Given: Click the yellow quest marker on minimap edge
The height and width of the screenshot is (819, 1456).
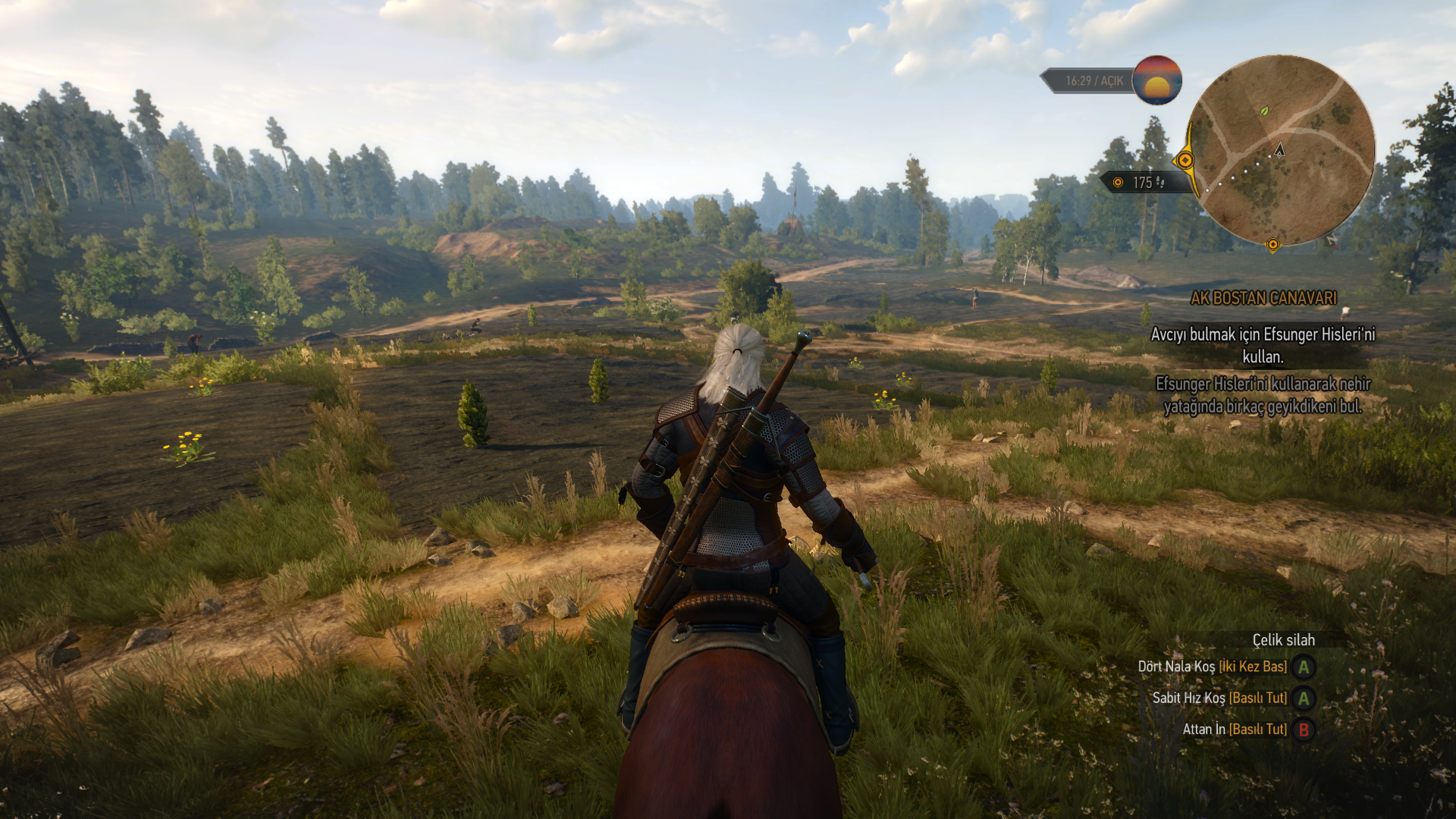Looking at the screenshot, I should click(1185, 160).
